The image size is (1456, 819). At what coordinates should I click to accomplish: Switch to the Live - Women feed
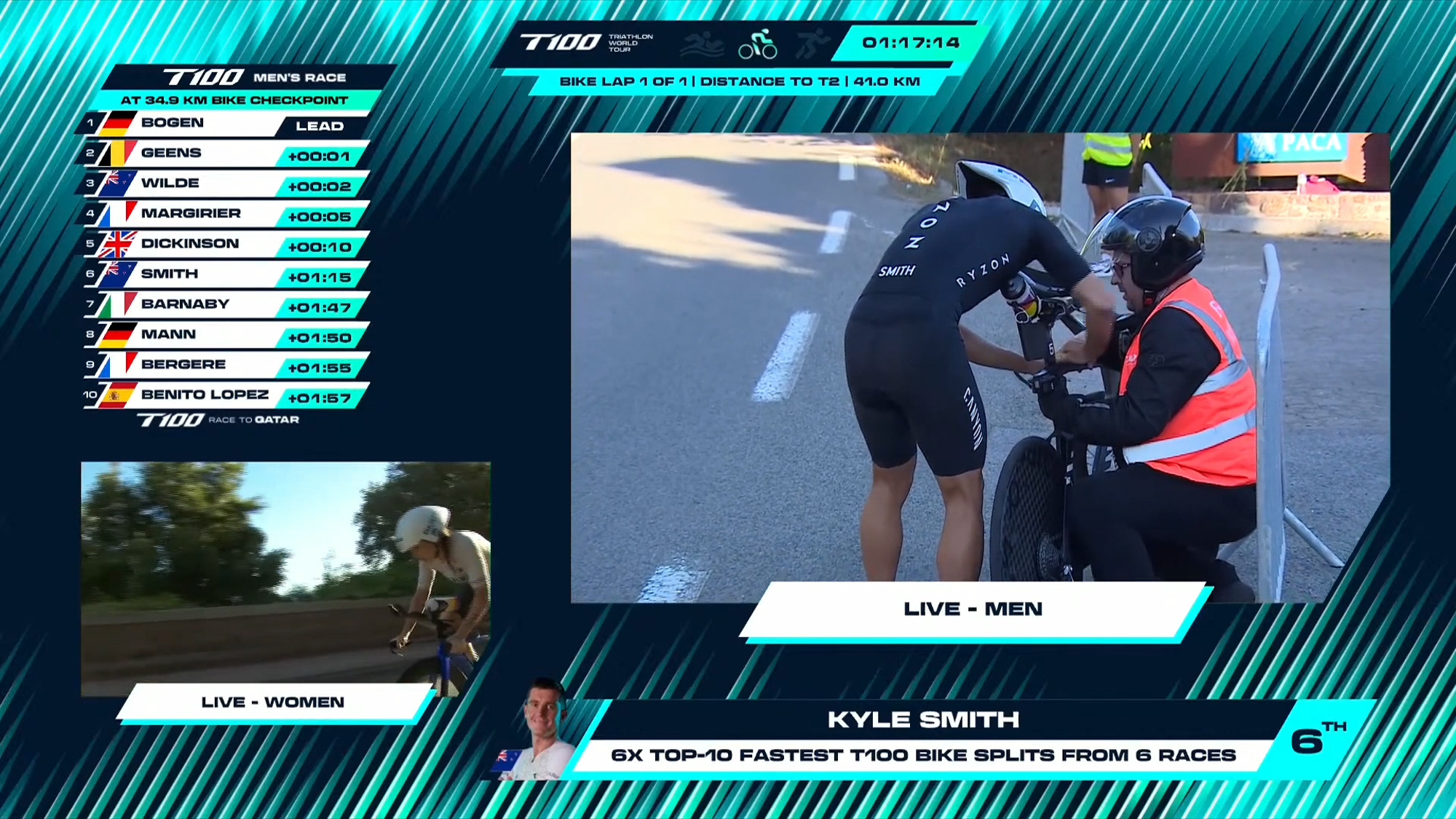tap(285, 579)
